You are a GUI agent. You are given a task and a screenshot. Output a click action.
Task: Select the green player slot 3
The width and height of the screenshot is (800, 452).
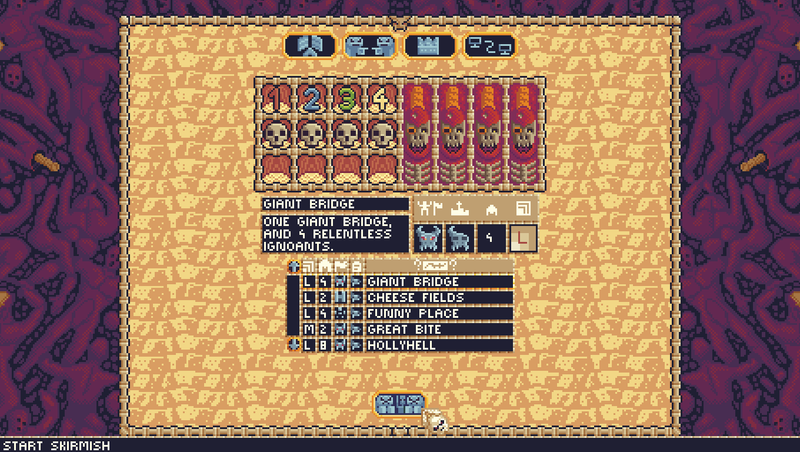[x=345, y=100]
